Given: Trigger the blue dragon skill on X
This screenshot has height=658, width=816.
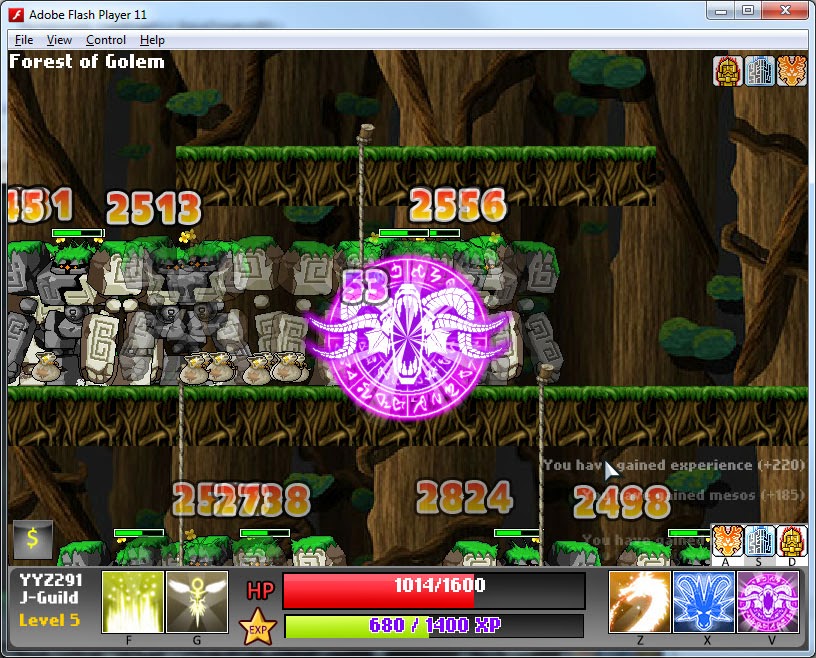Looking at the screenshot, I should point(703,602).
